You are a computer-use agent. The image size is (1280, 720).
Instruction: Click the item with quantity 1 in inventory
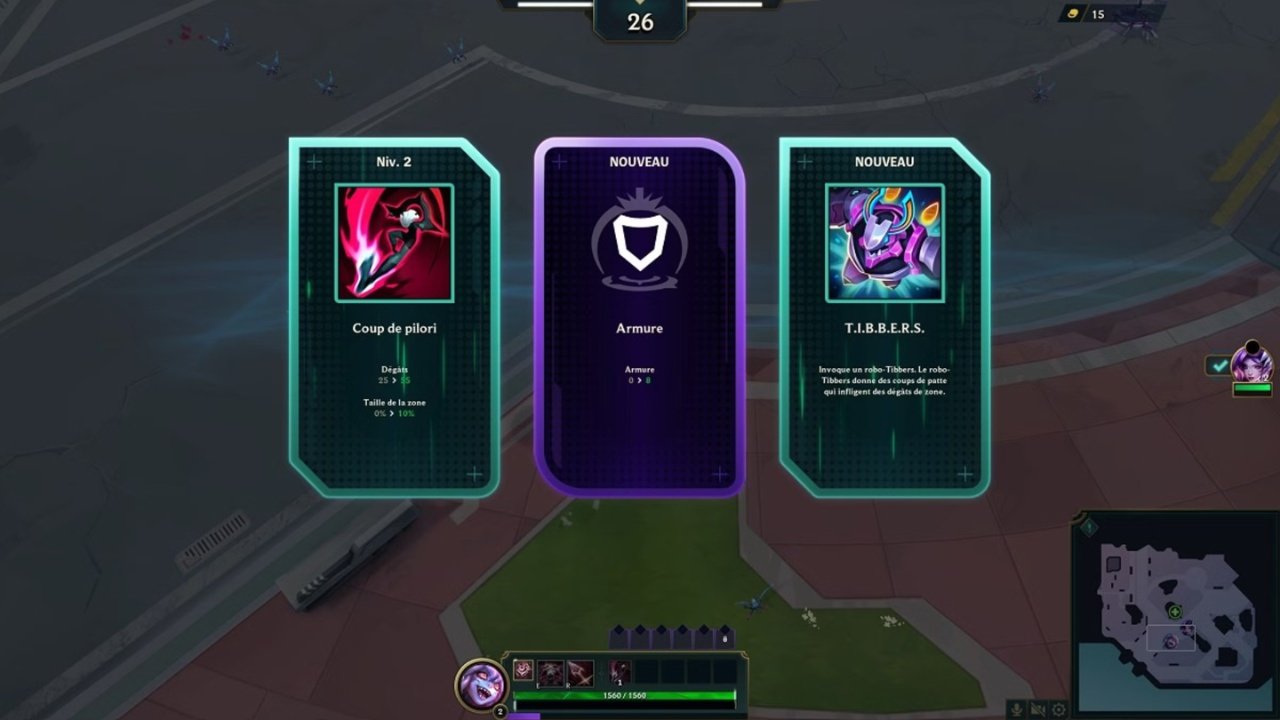click(618, 670)
